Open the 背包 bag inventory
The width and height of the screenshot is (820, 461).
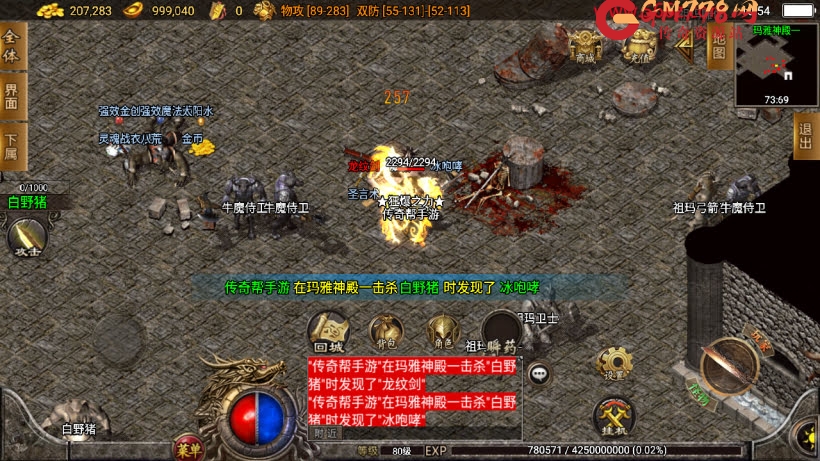click(386, 332)
